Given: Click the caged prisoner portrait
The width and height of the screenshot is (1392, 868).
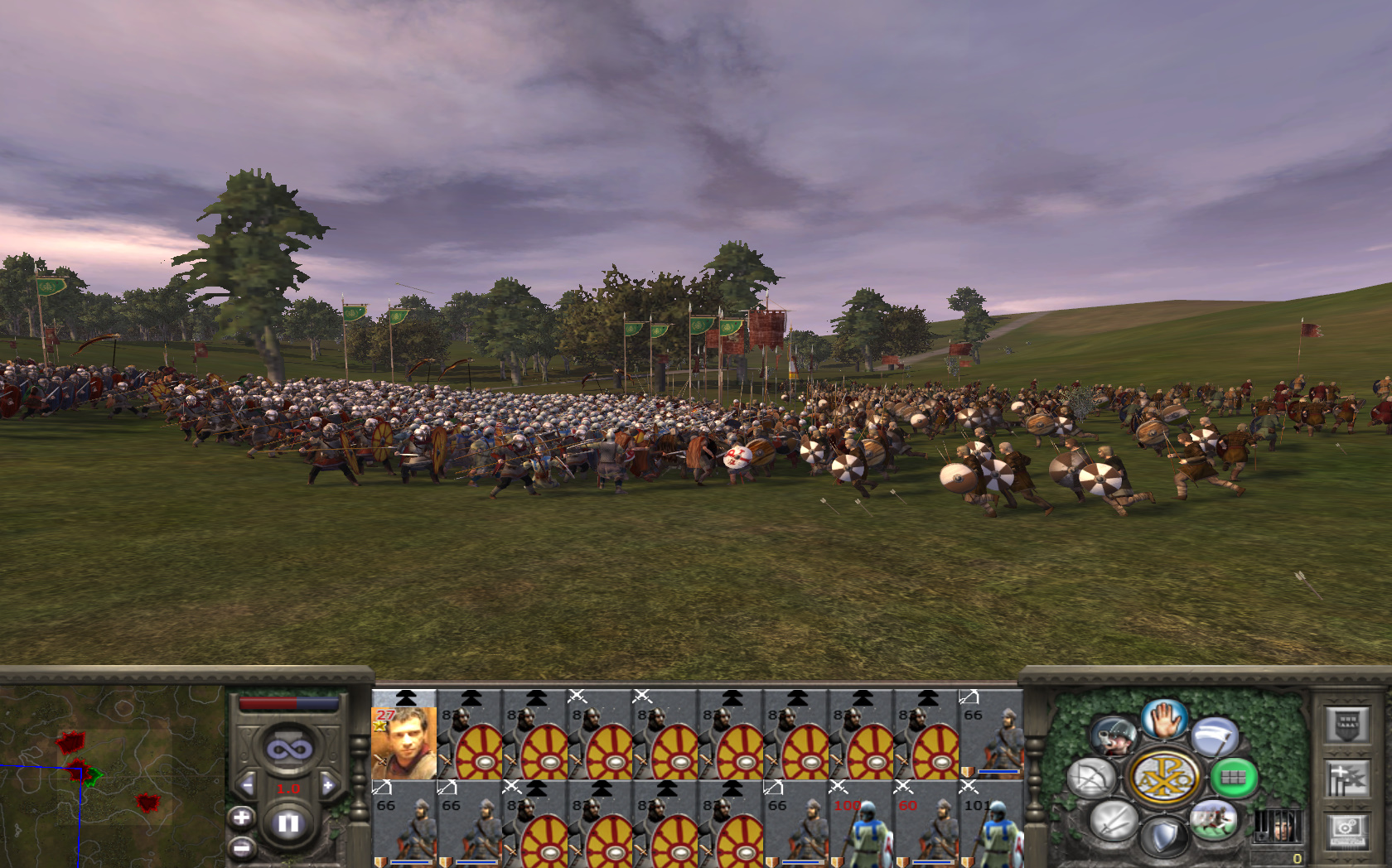Looking at the screenshot, I should tap(1277, 826).
